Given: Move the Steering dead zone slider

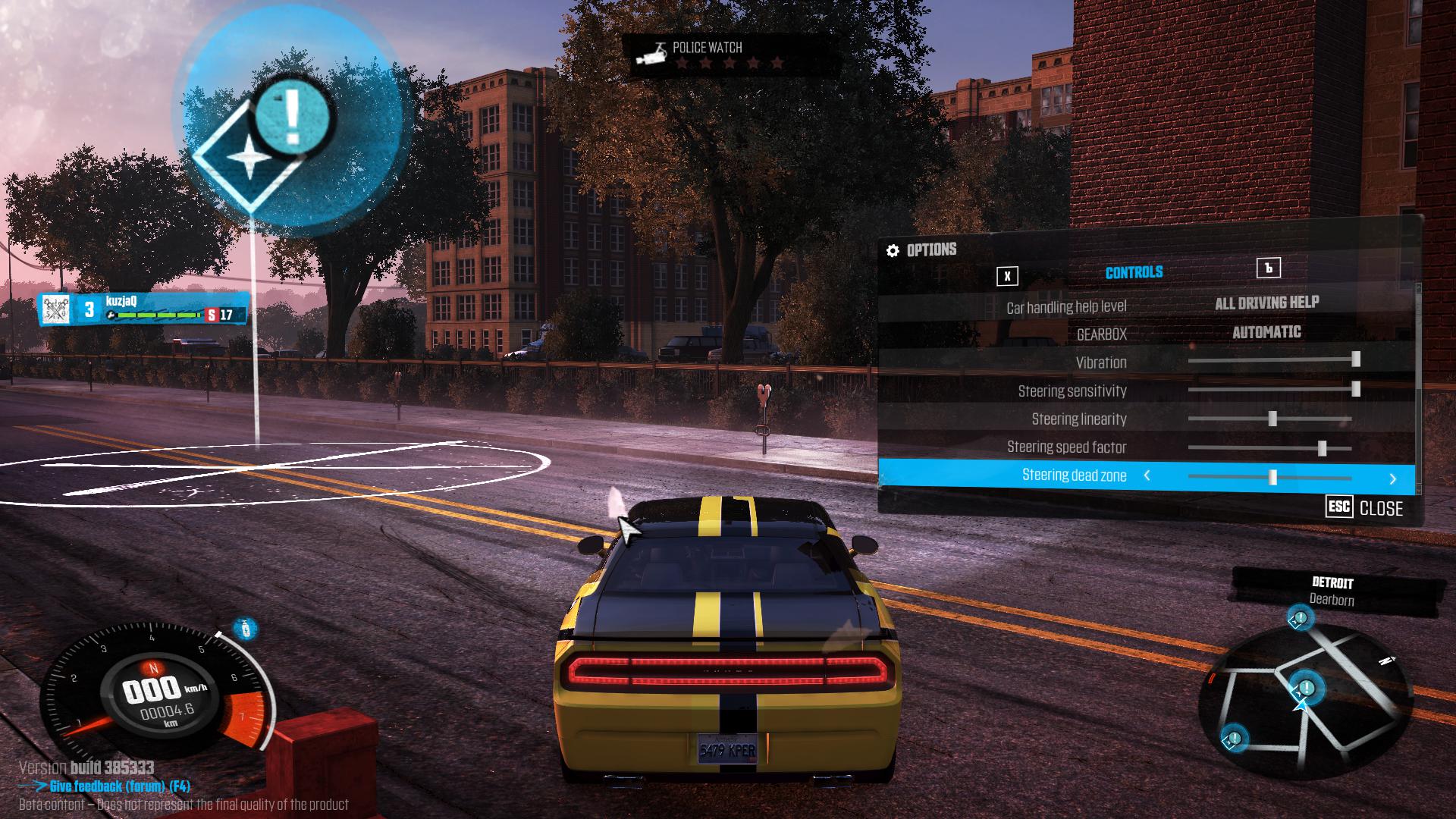Looking at the screenshot, I should [1272, 477].
